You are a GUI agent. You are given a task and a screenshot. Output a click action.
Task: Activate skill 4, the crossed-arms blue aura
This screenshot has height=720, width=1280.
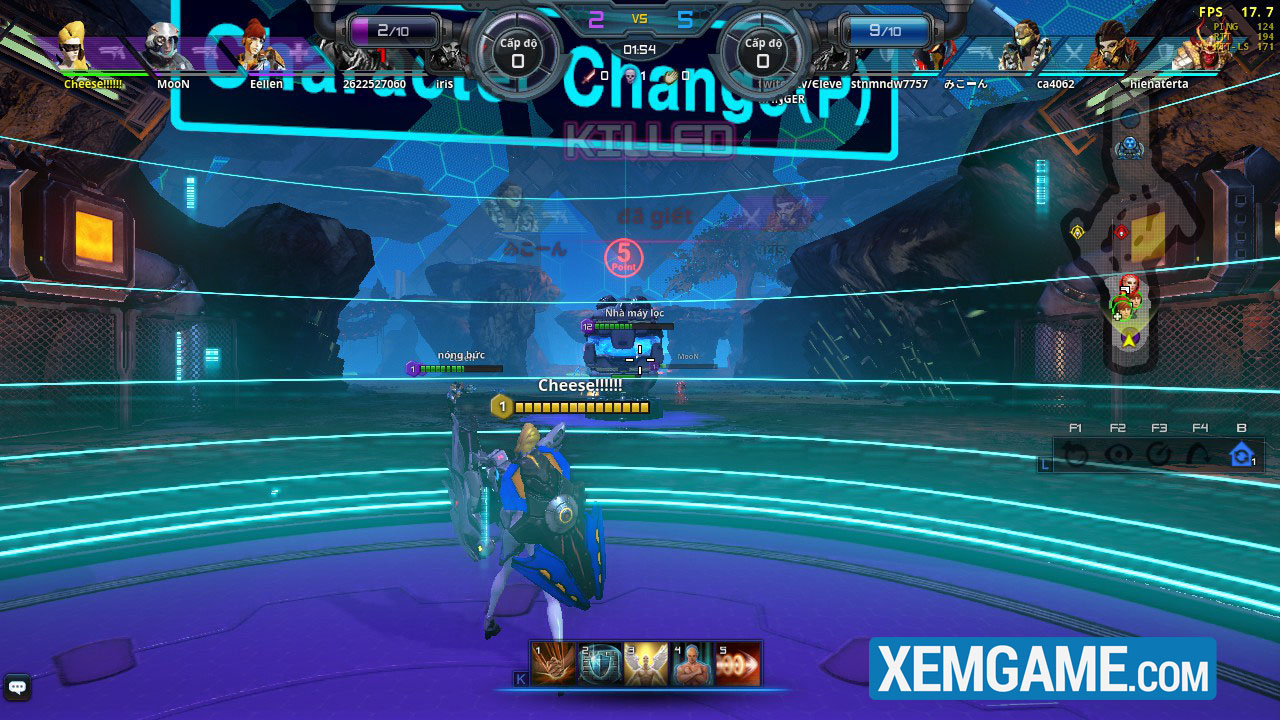pyautogui.click(x=692, y=664)
